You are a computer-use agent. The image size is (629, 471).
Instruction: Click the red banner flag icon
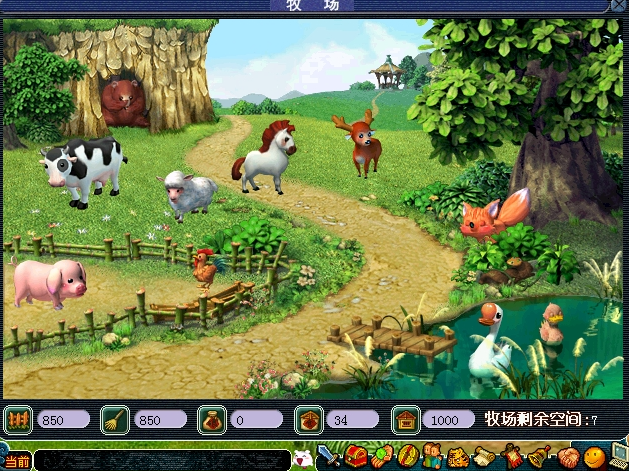click(511, 458)
